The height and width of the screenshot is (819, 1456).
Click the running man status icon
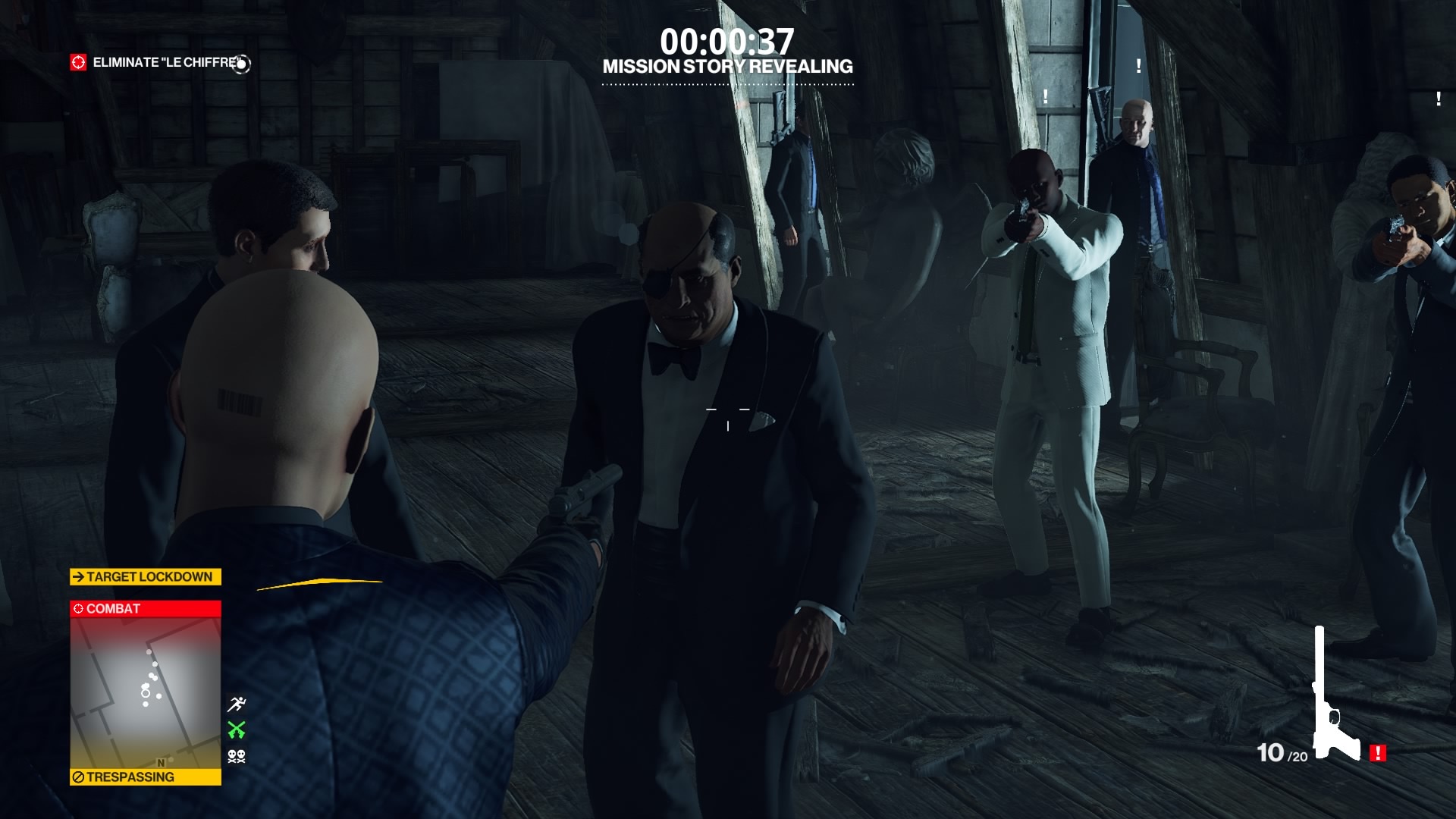tap(237, 704)
